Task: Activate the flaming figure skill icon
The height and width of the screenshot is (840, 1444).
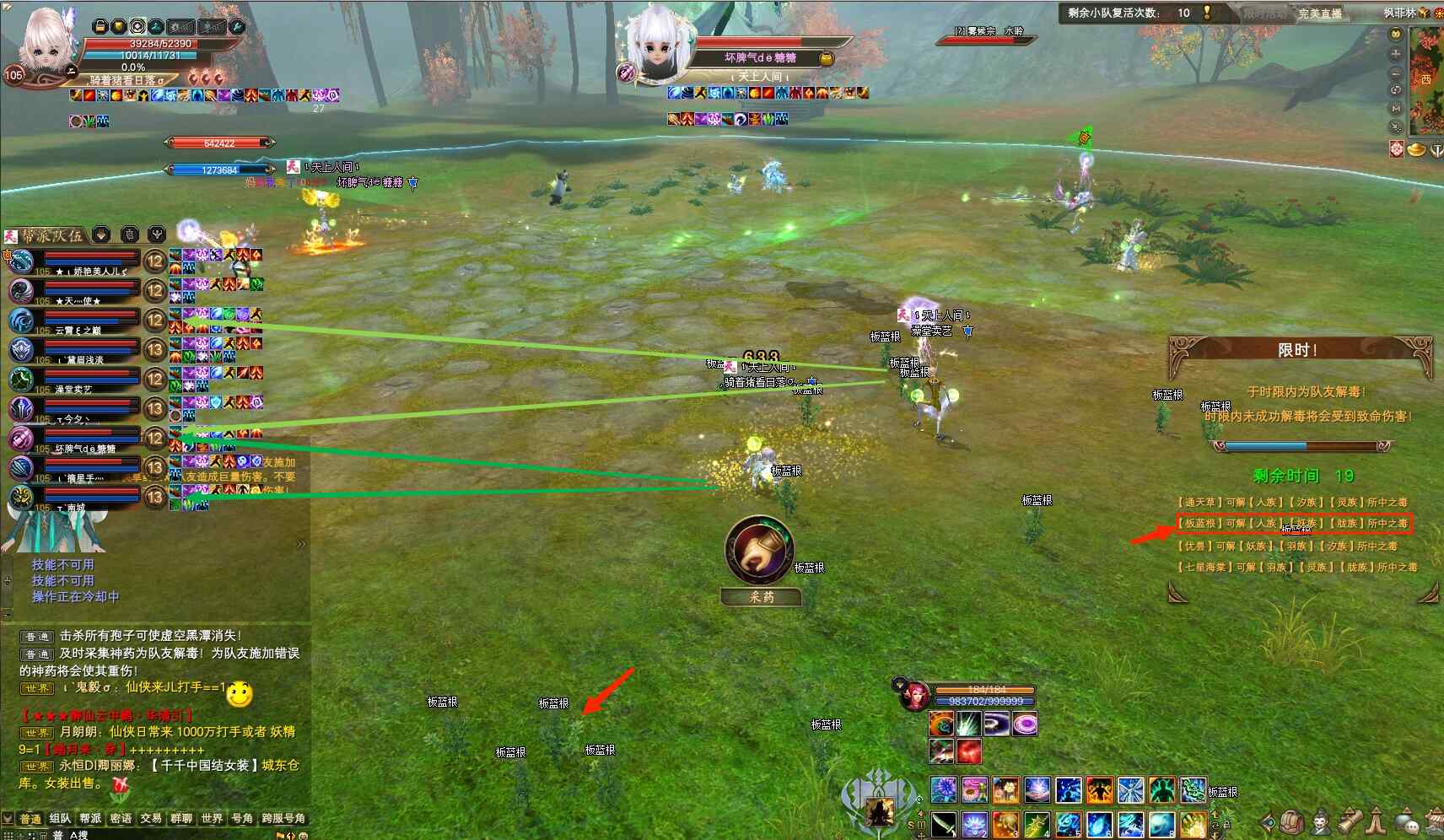Action: tap(1099, 790)
